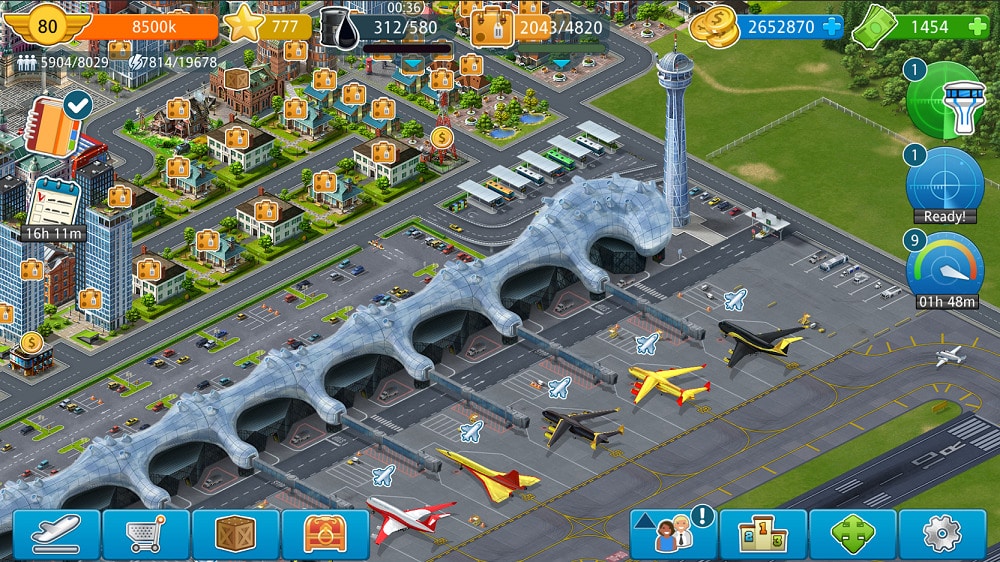Open the flights airplane menu button
The image size is (1000, 562).
pos(56,535)
